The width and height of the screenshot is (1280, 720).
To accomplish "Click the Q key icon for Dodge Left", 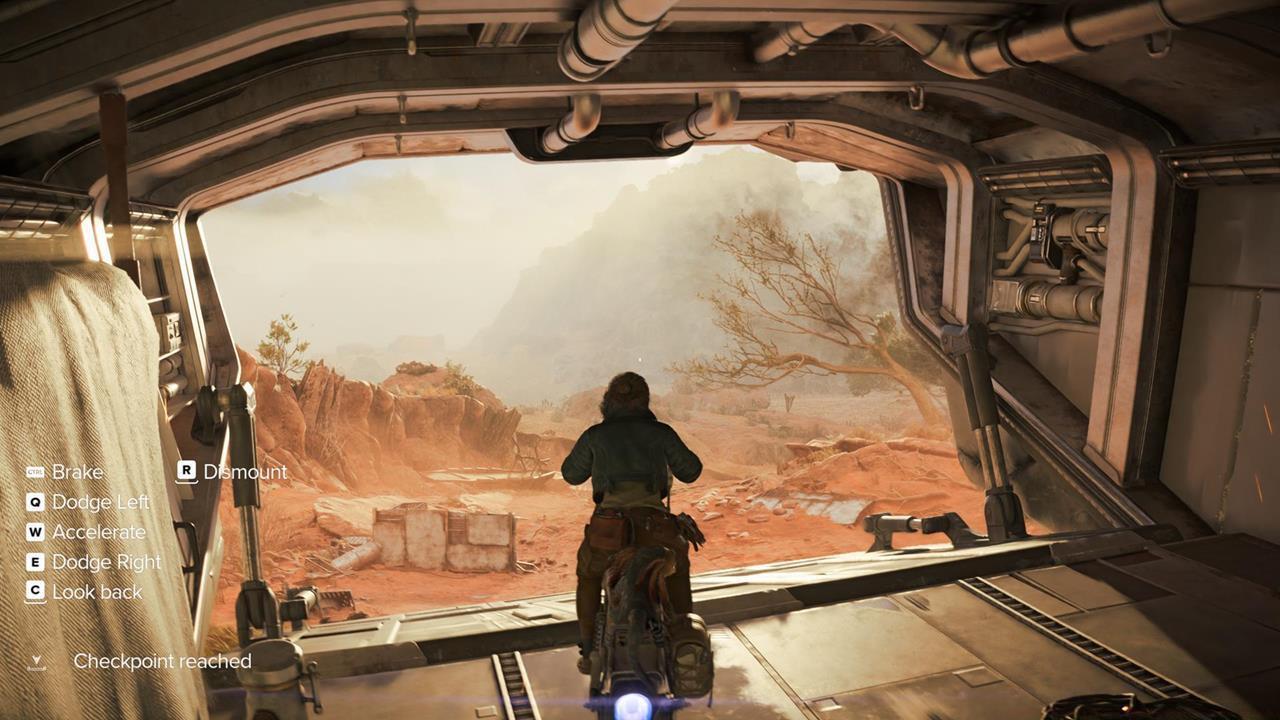I will coord(33,502).
